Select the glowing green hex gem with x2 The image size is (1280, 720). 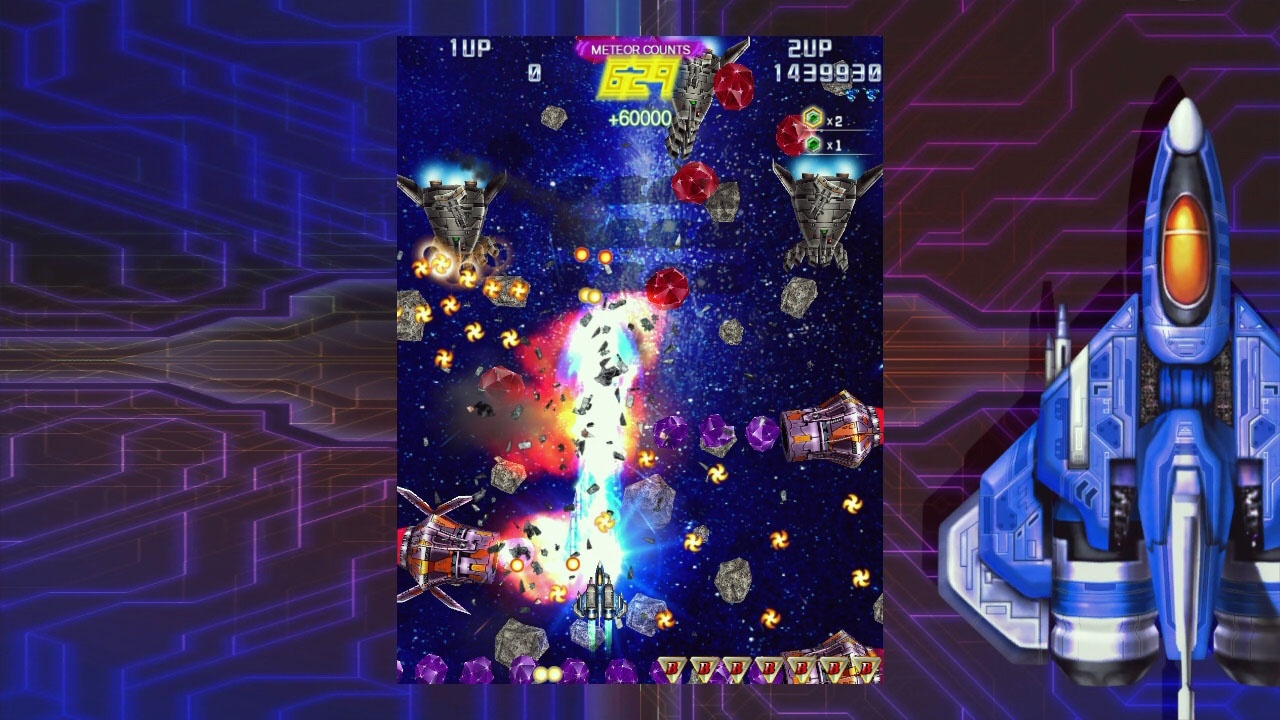pyautogui.click(x=813, y=118)
